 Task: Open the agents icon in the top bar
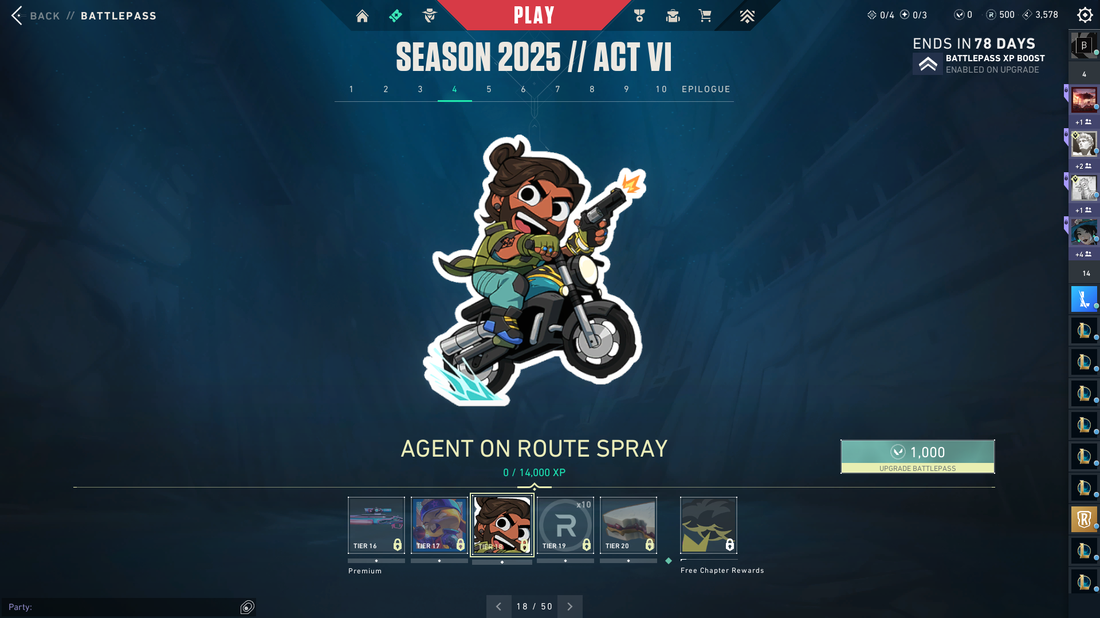click(429, 16)
